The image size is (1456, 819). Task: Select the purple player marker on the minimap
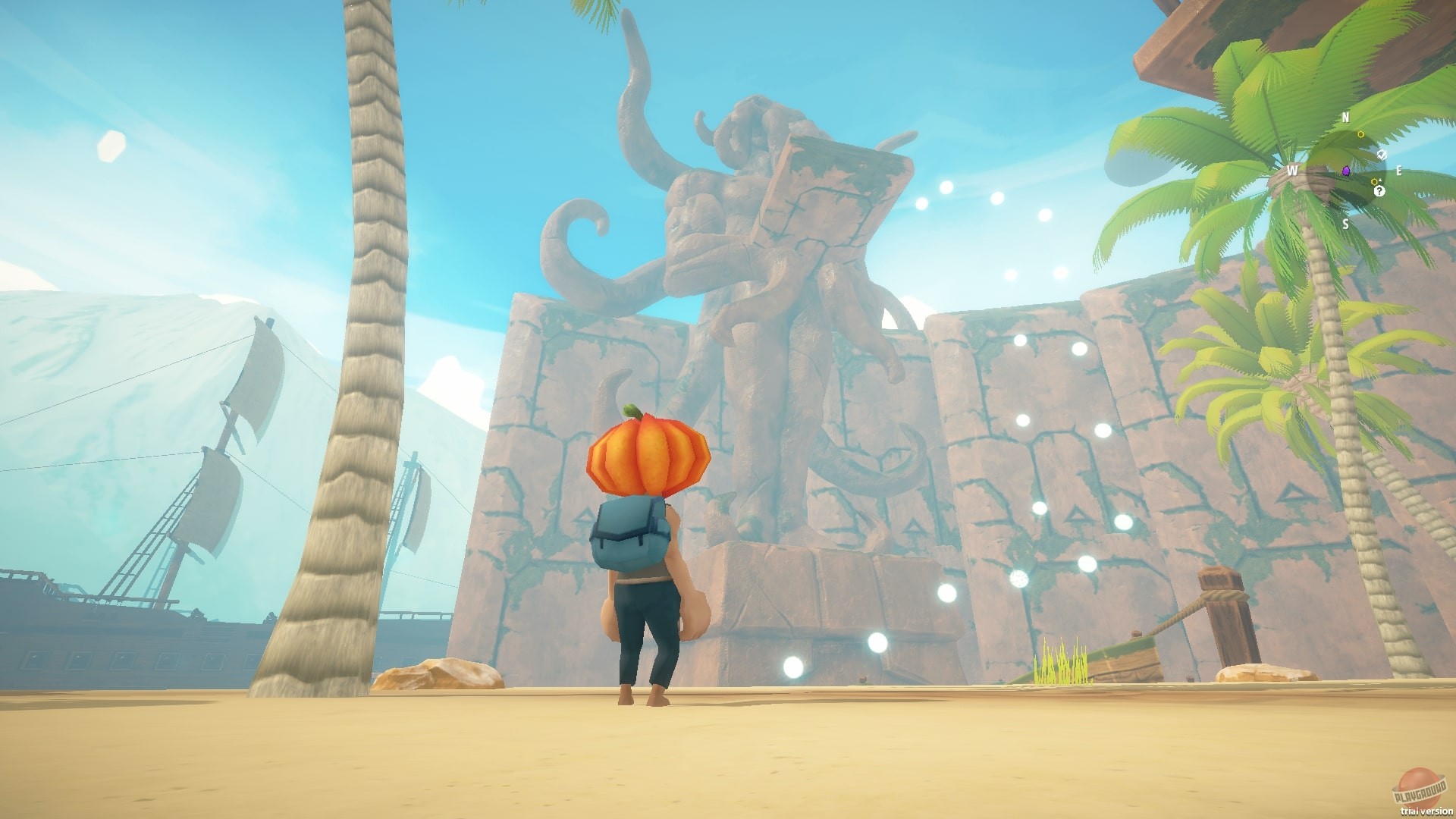coord(1346,171)
